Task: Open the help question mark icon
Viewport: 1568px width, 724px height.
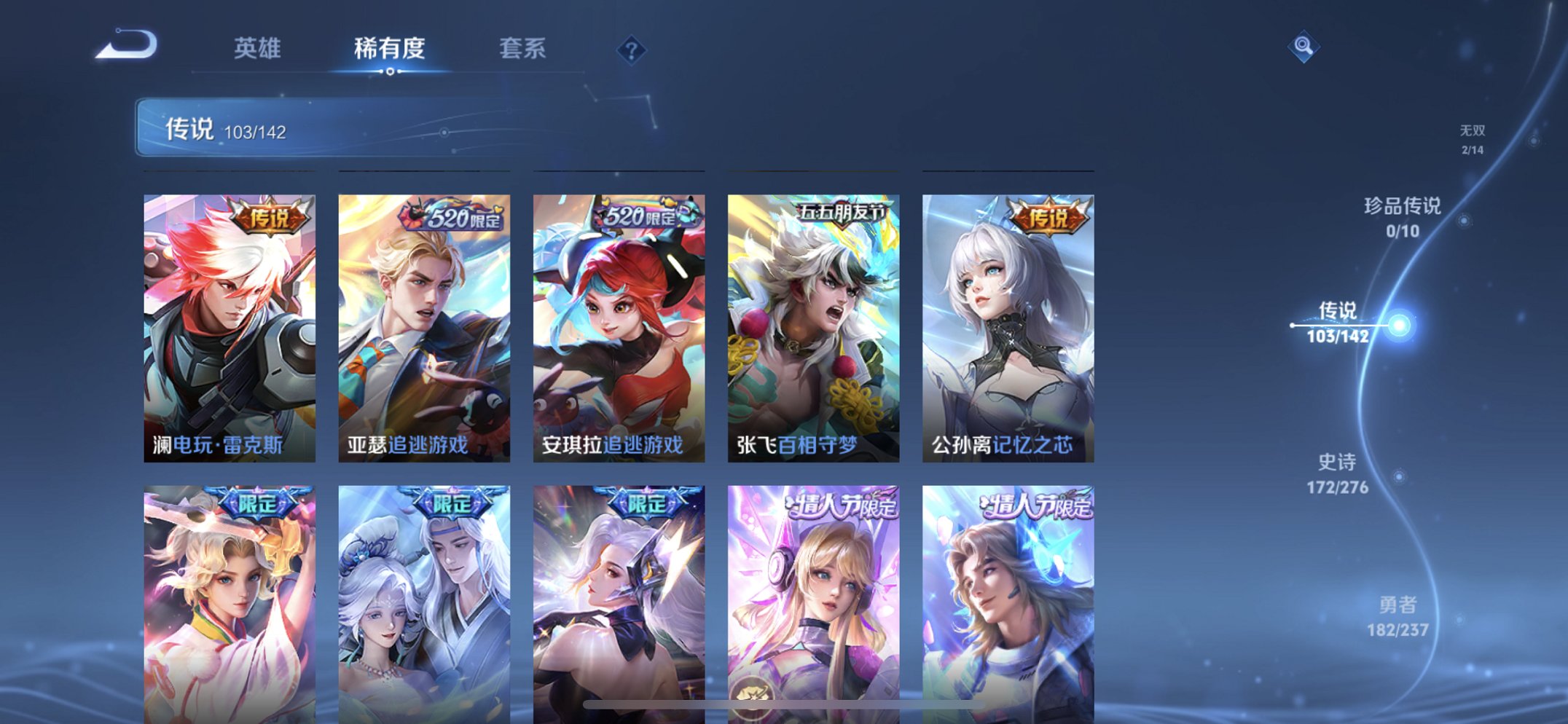Action: (632, 49)
